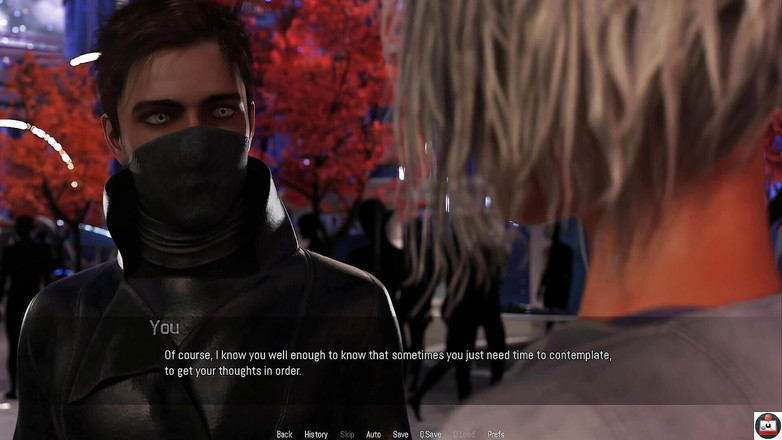Open the Save game screen
This screenshot has width=782, height=440.
coord(400,434)
